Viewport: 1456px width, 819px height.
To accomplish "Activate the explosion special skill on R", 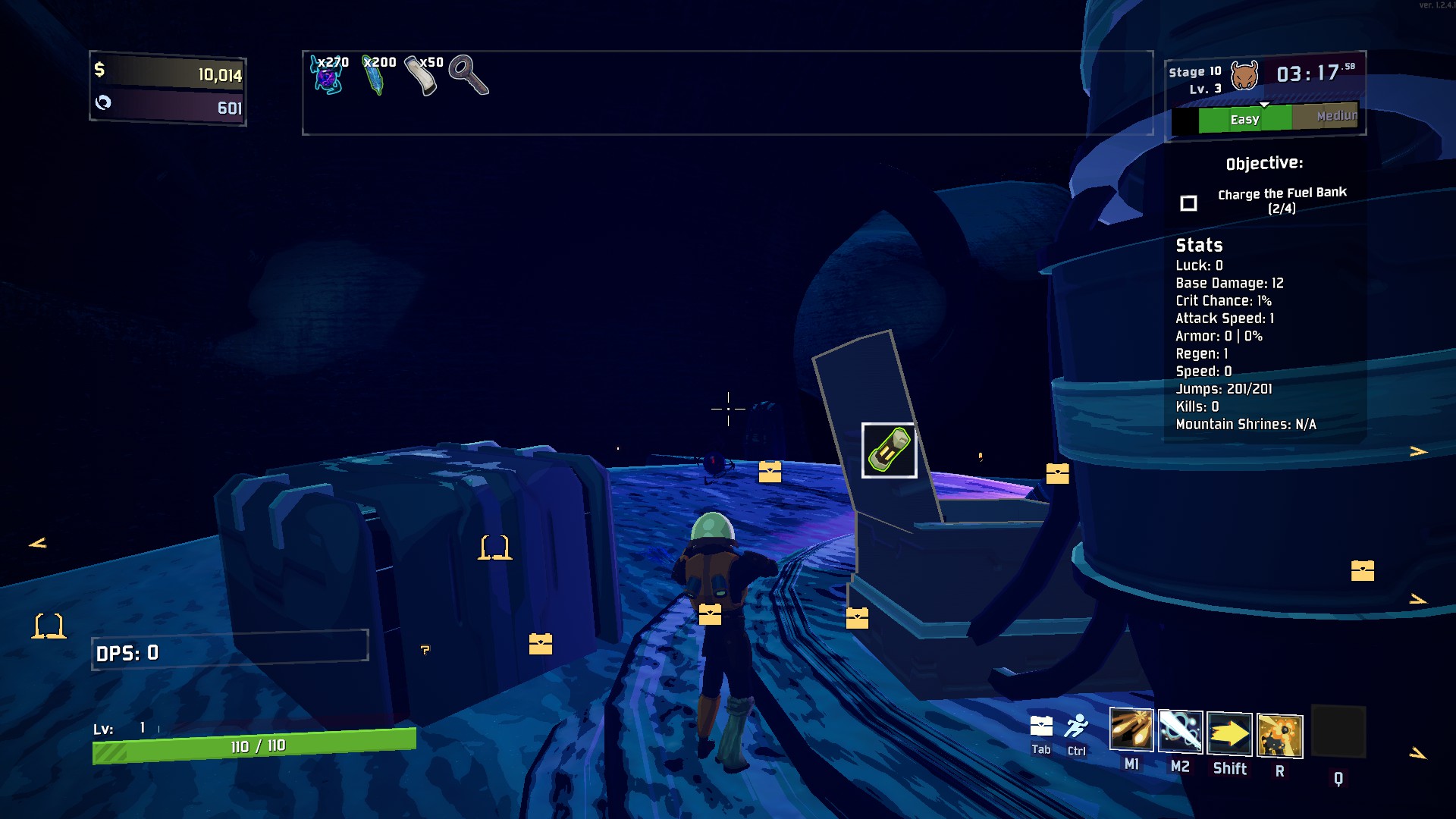I will [1279, 736].
